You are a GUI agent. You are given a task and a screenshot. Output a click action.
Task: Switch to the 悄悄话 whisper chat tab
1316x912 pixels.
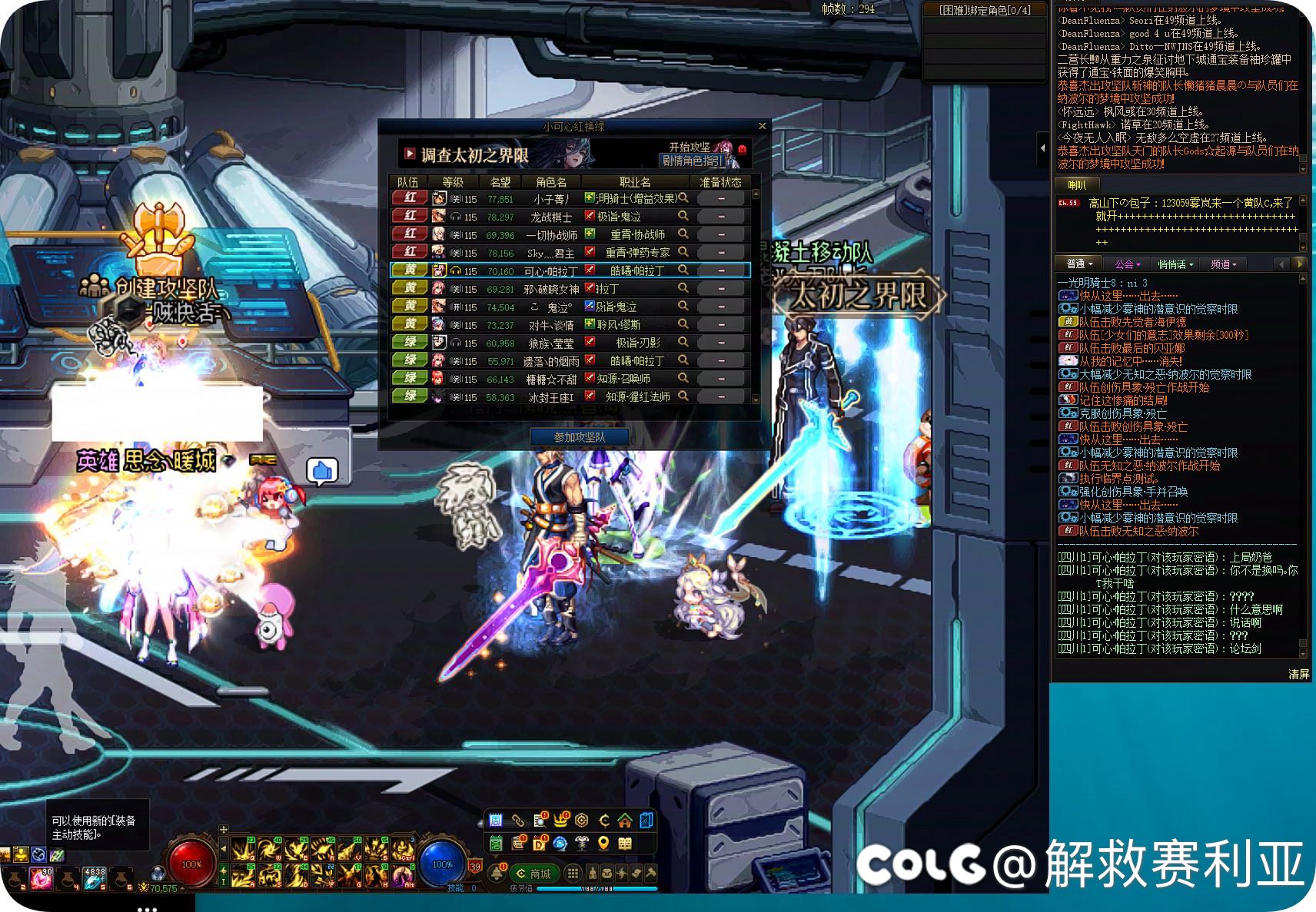point(1175,264)
